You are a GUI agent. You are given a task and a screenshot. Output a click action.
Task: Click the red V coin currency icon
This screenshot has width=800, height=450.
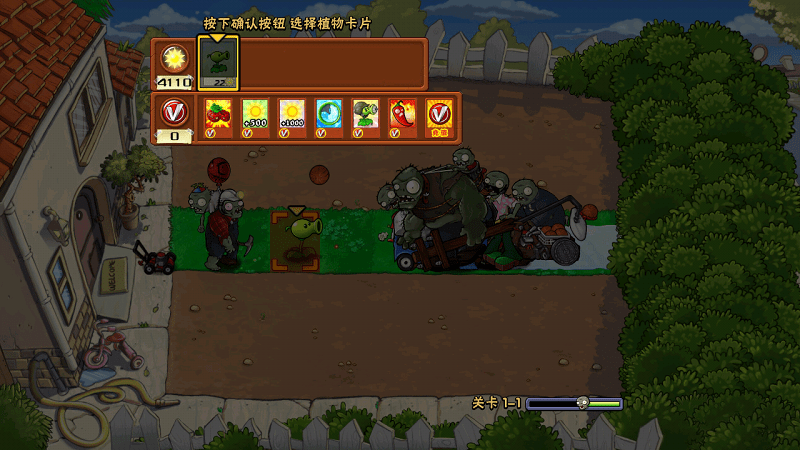point(174,110)
